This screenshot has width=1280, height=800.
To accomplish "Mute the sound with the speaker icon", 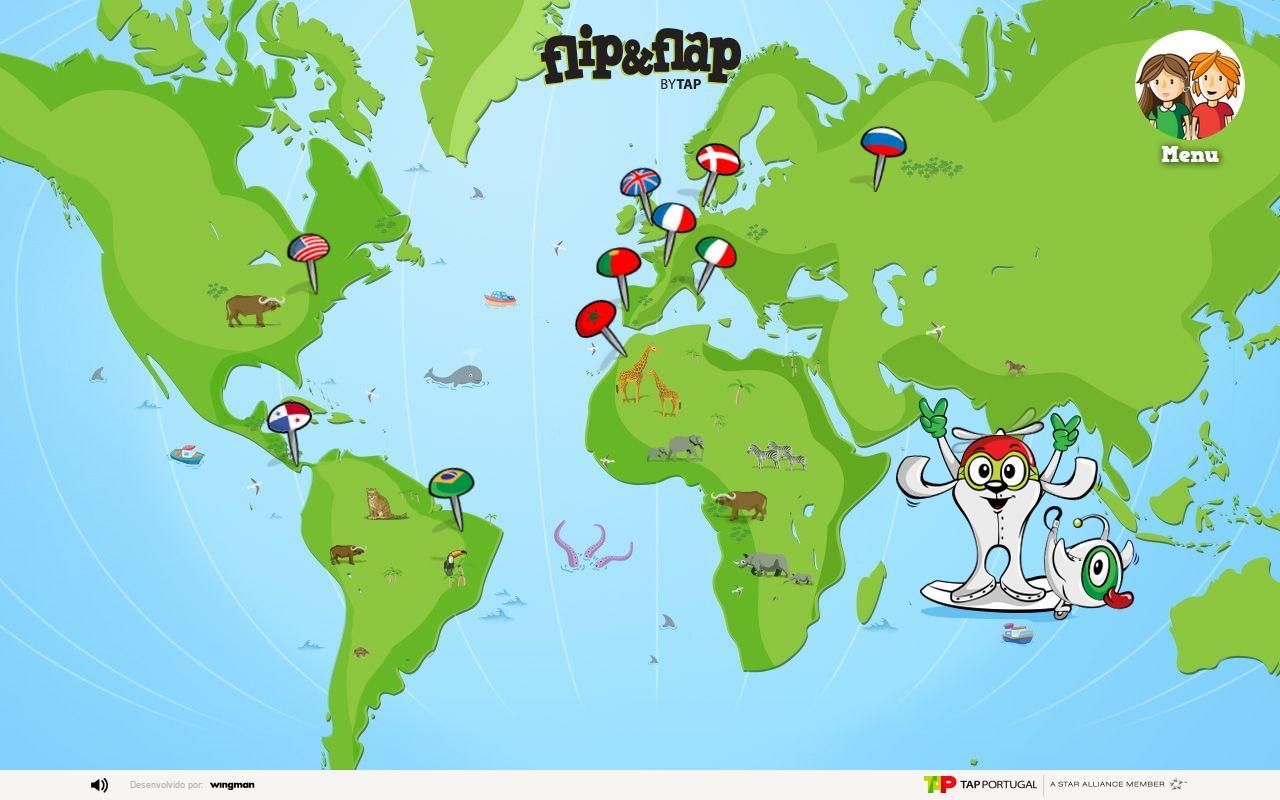I will pyautogui.click(x=97, y=785).
